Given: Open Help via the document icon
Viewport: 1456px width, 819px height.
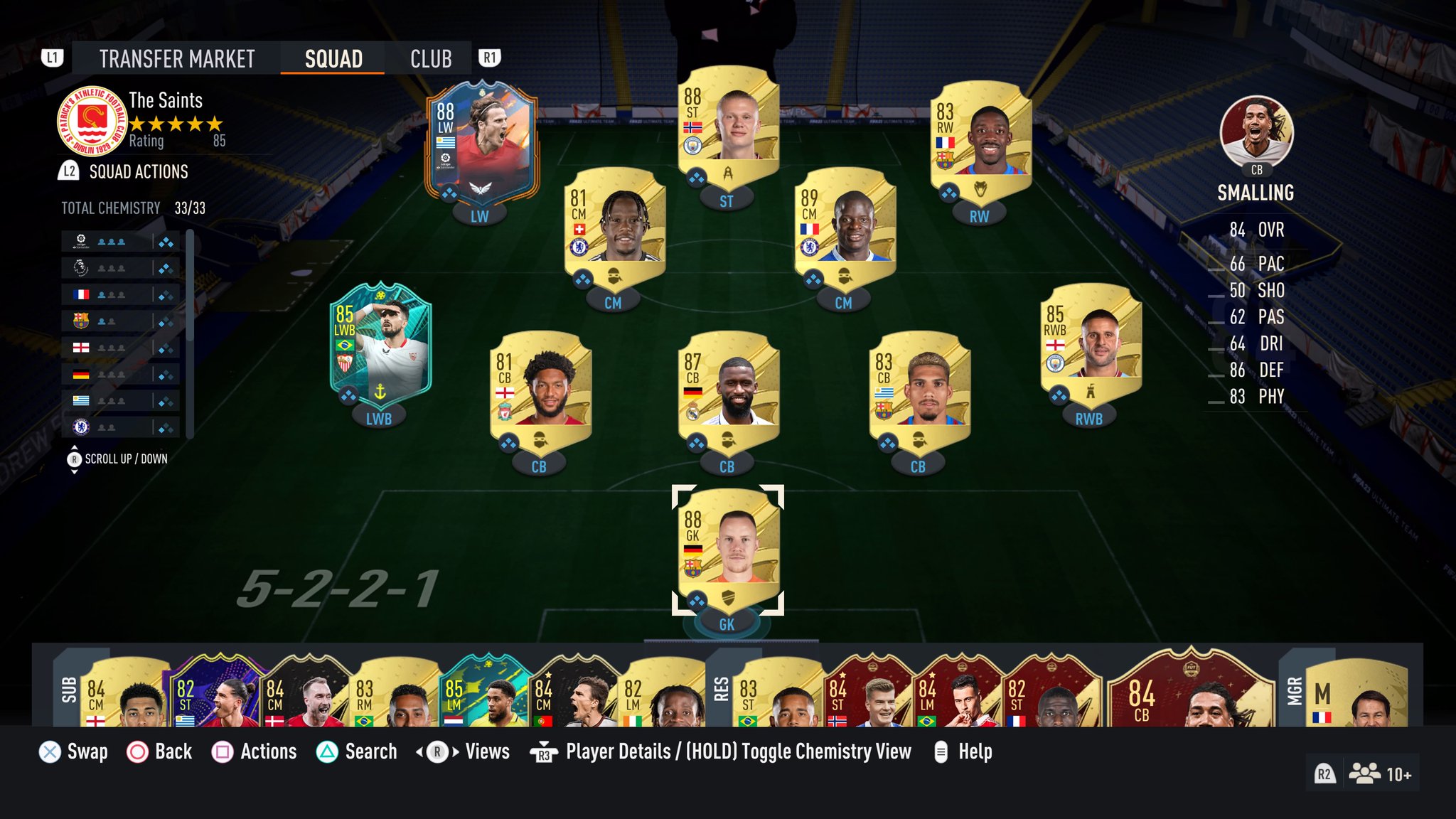Looking at the screenshot, I should pyautogui.click(x=943, y=751).
